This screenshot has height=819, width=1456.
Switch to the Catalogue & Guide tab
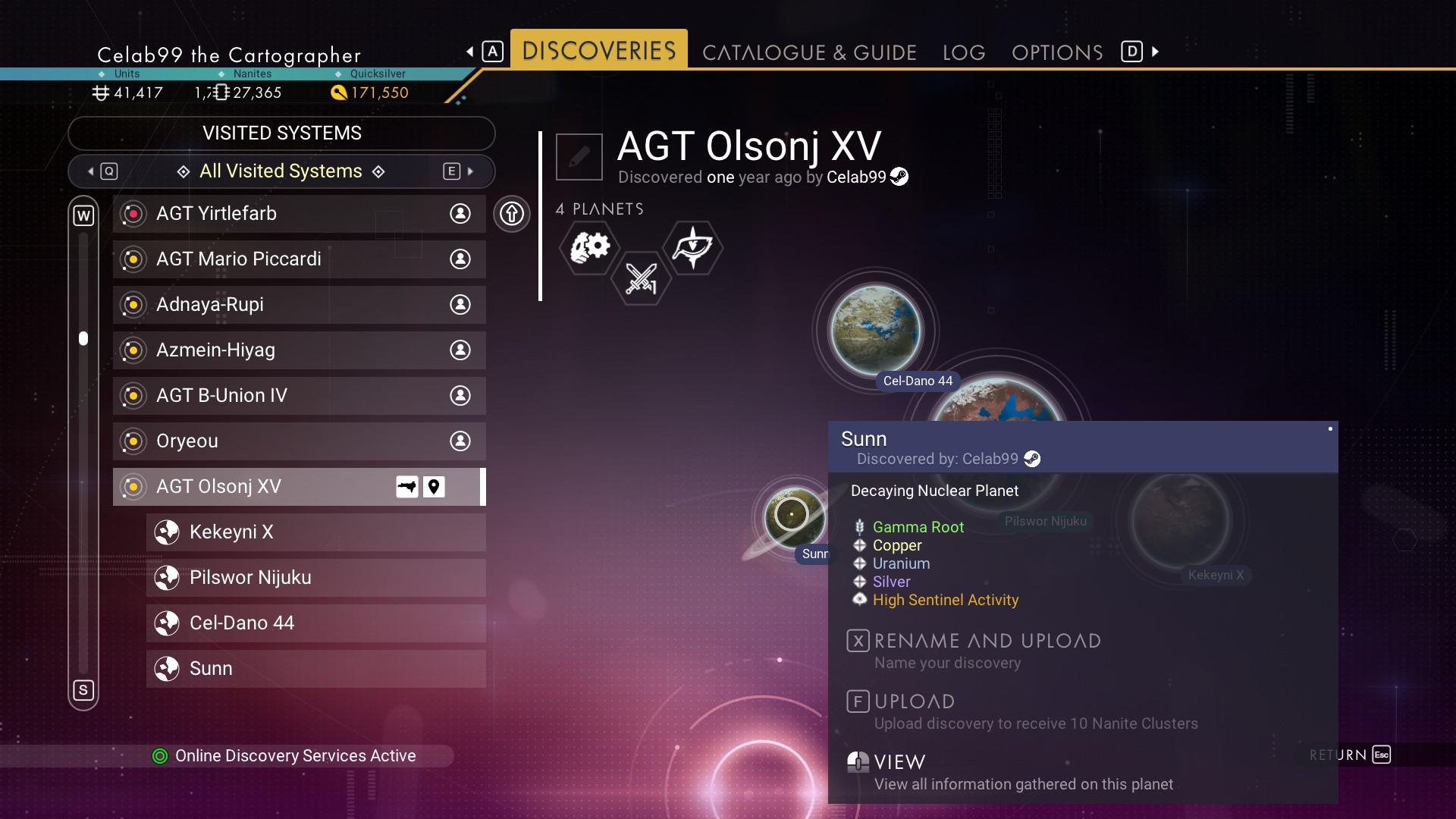(x=809, y=52)
